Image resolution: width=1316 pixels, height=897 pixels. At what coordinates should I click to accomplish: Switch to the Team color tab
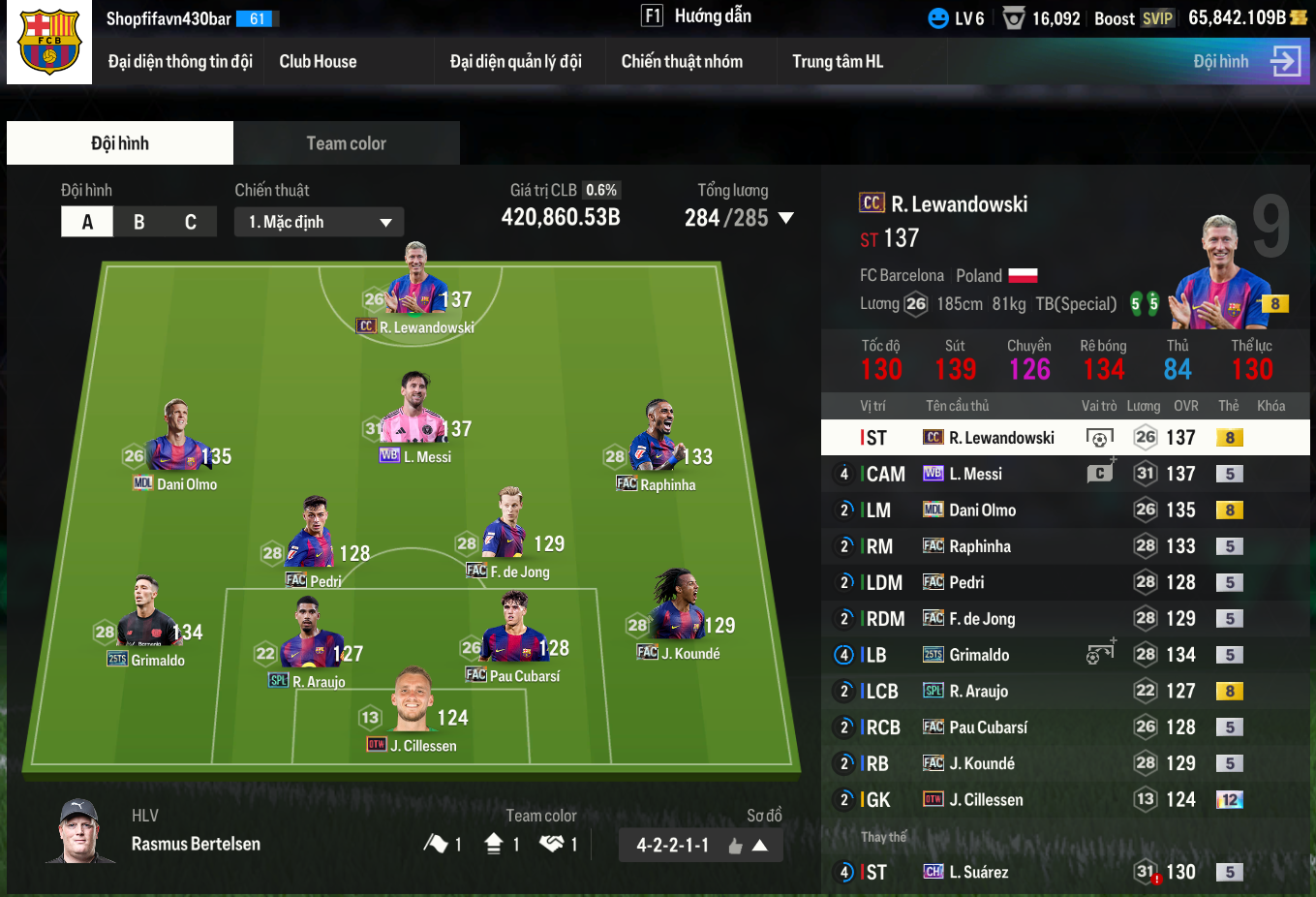(346, 143)
